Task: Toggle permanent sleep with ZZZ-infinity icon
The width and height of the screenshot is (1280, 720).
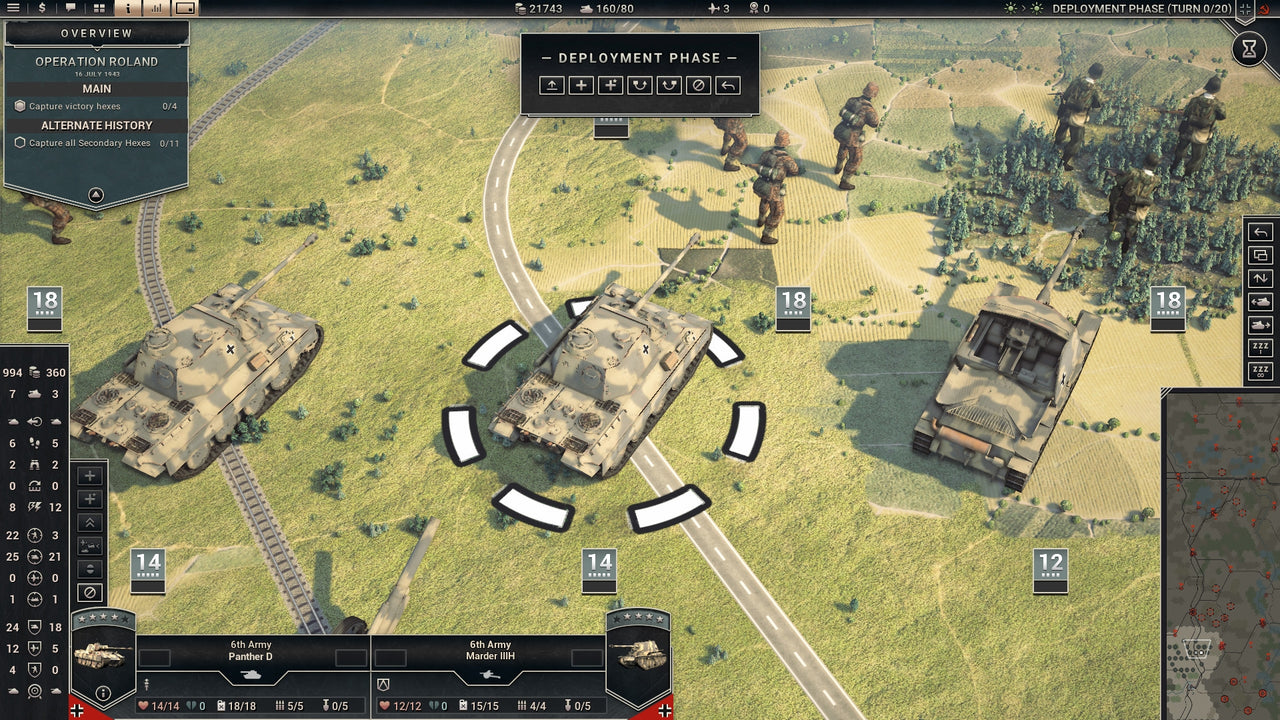Action: [1259, 368]
